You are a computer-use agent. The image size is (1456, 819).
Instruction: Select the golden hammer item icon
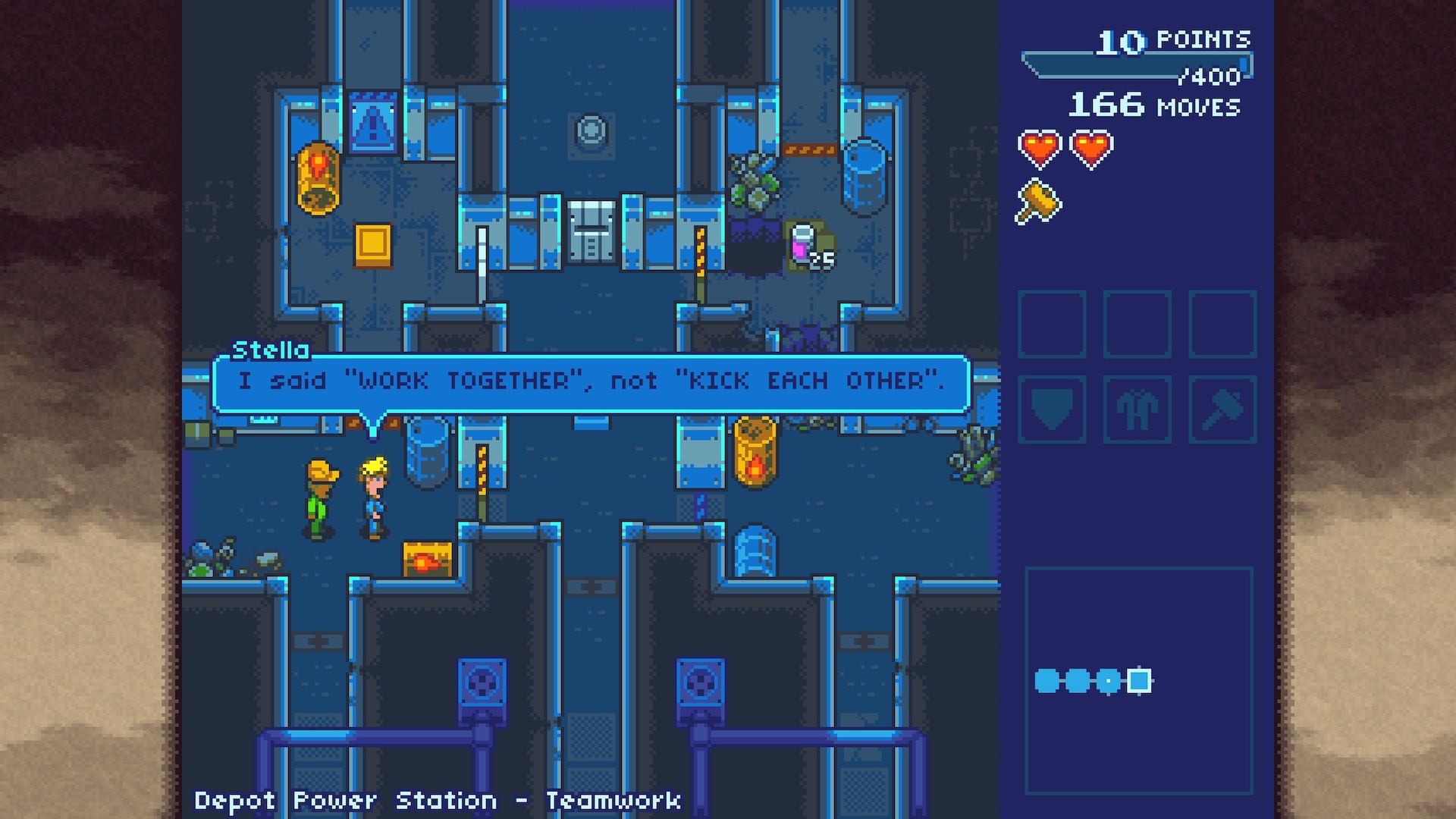tap(1038, 202)
